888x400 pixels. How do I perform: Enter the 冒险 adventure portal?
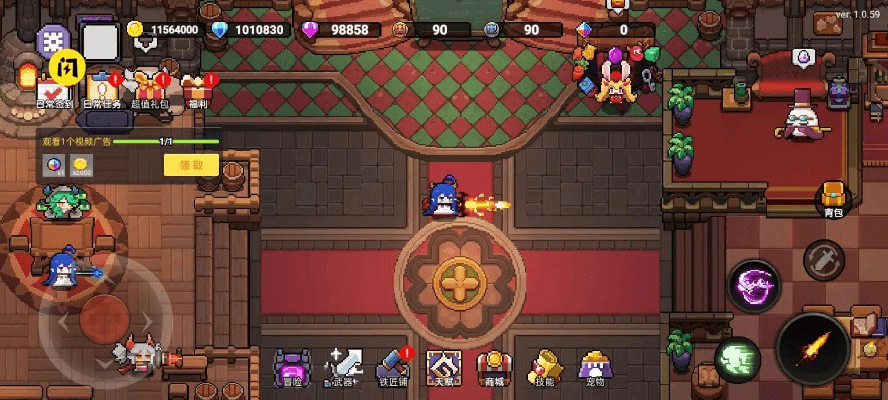[292, 367]
